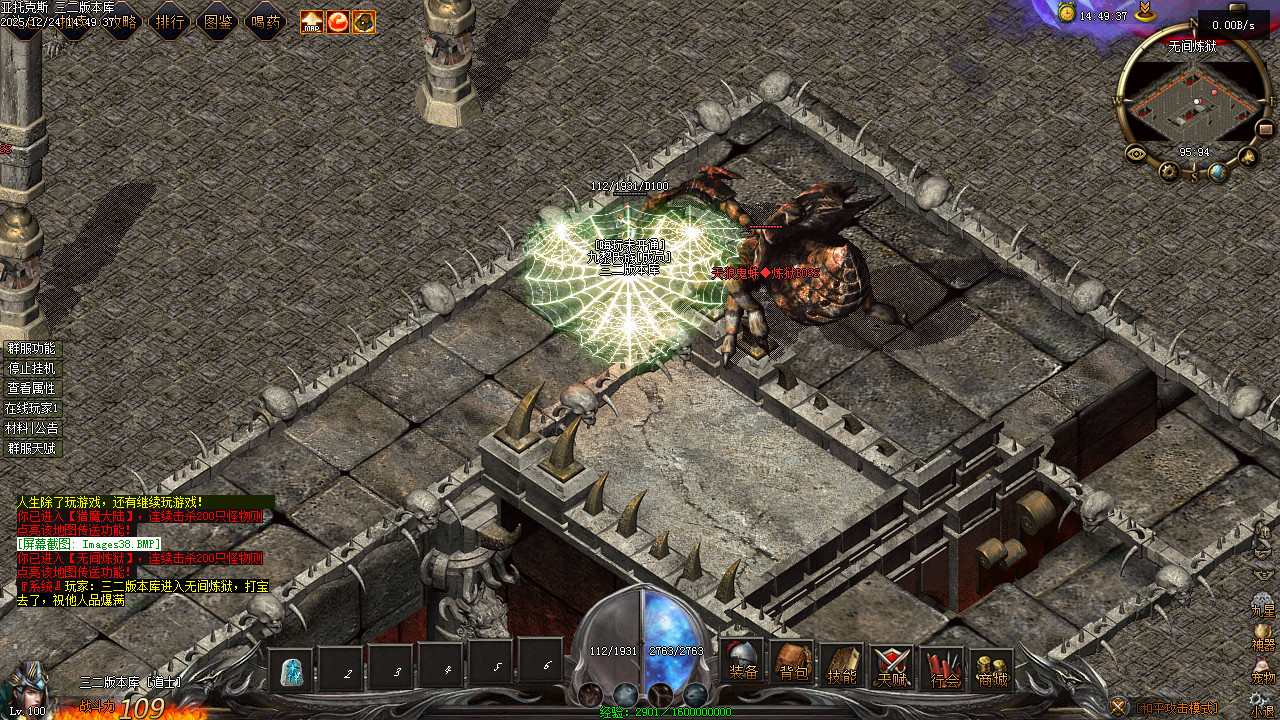The height and width of the screenshot is (720, 1280).
Task: Open the 攻略 guide menu
Action: pos(122,21)
